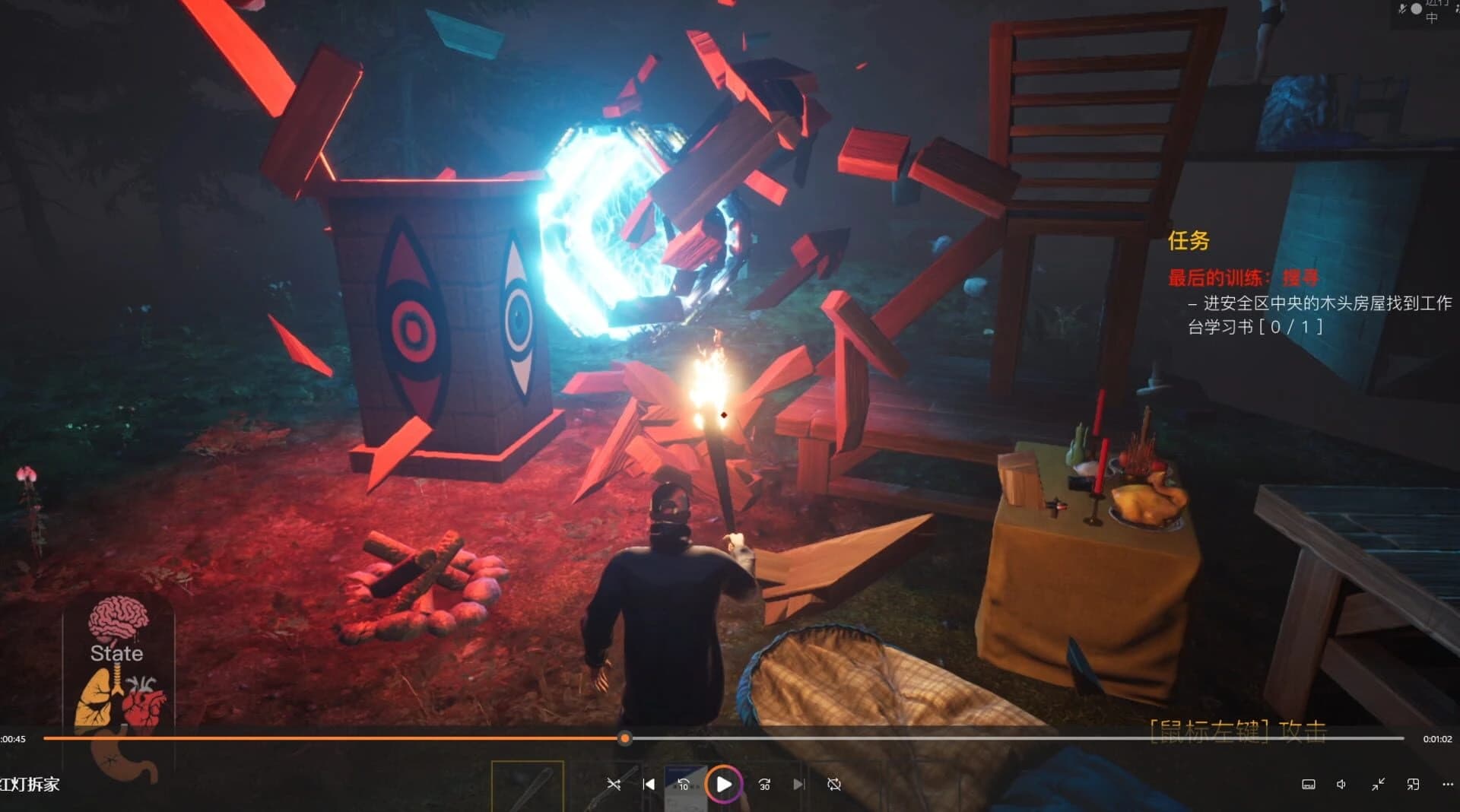Image resolution: width=1460 pixels, height=812 pixels.
Task: Click the forward 30 seconds icon
Action: 766,785
